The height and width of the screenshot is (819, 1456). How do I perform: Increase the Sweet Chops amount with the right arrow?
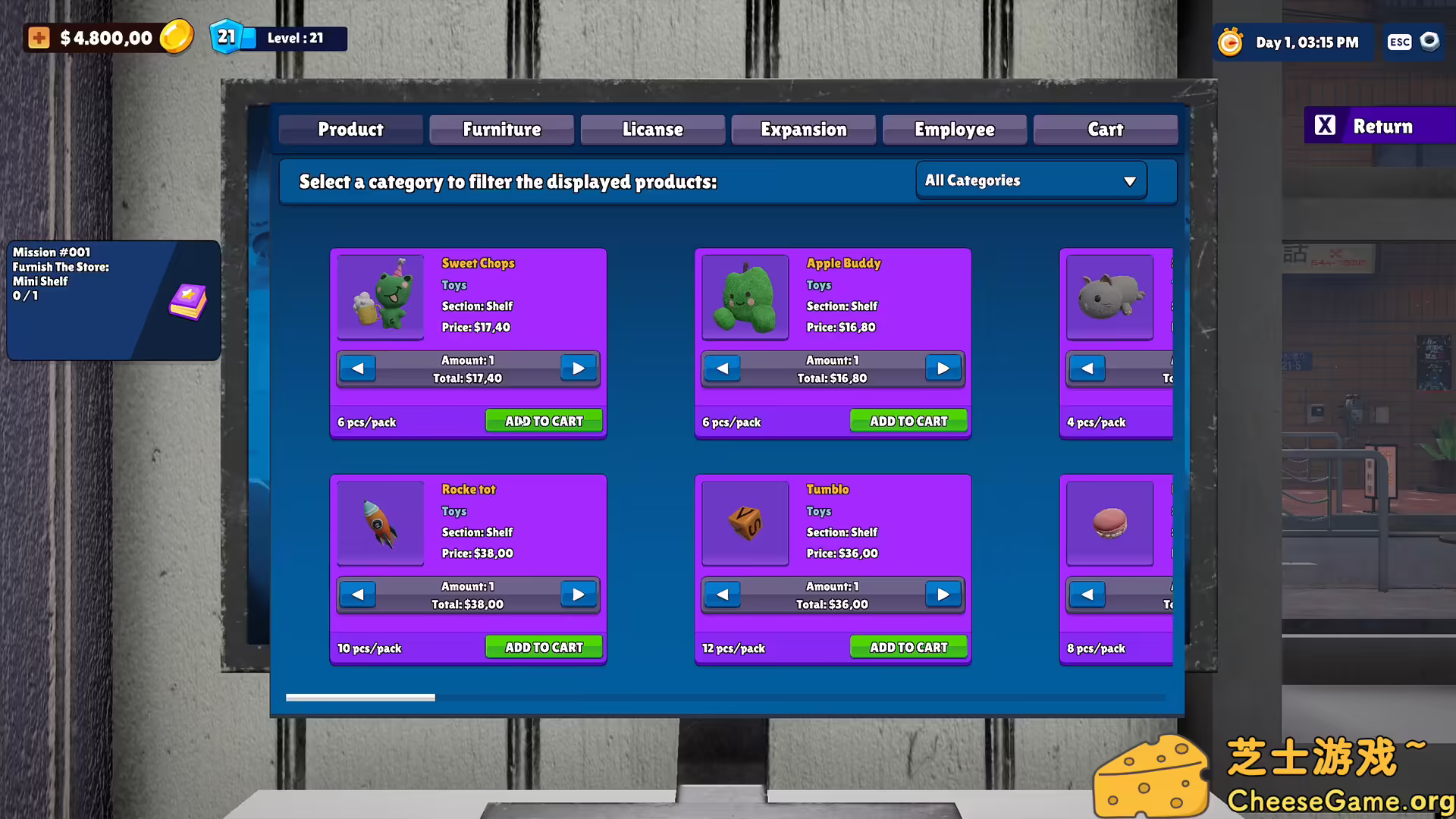pos(579,368)
